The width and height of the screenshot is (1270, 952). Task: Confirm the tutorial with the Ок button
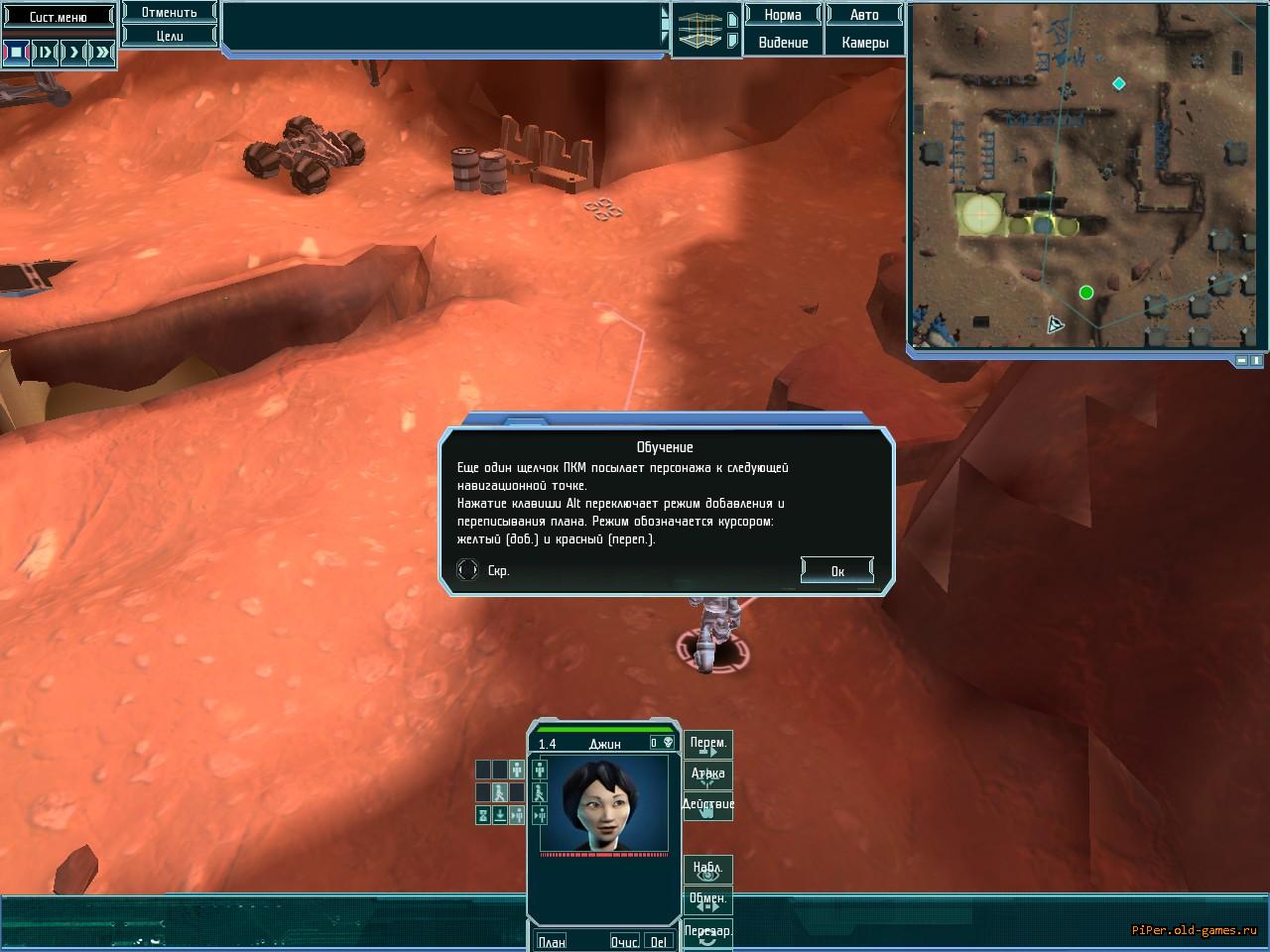pos(837,570)
